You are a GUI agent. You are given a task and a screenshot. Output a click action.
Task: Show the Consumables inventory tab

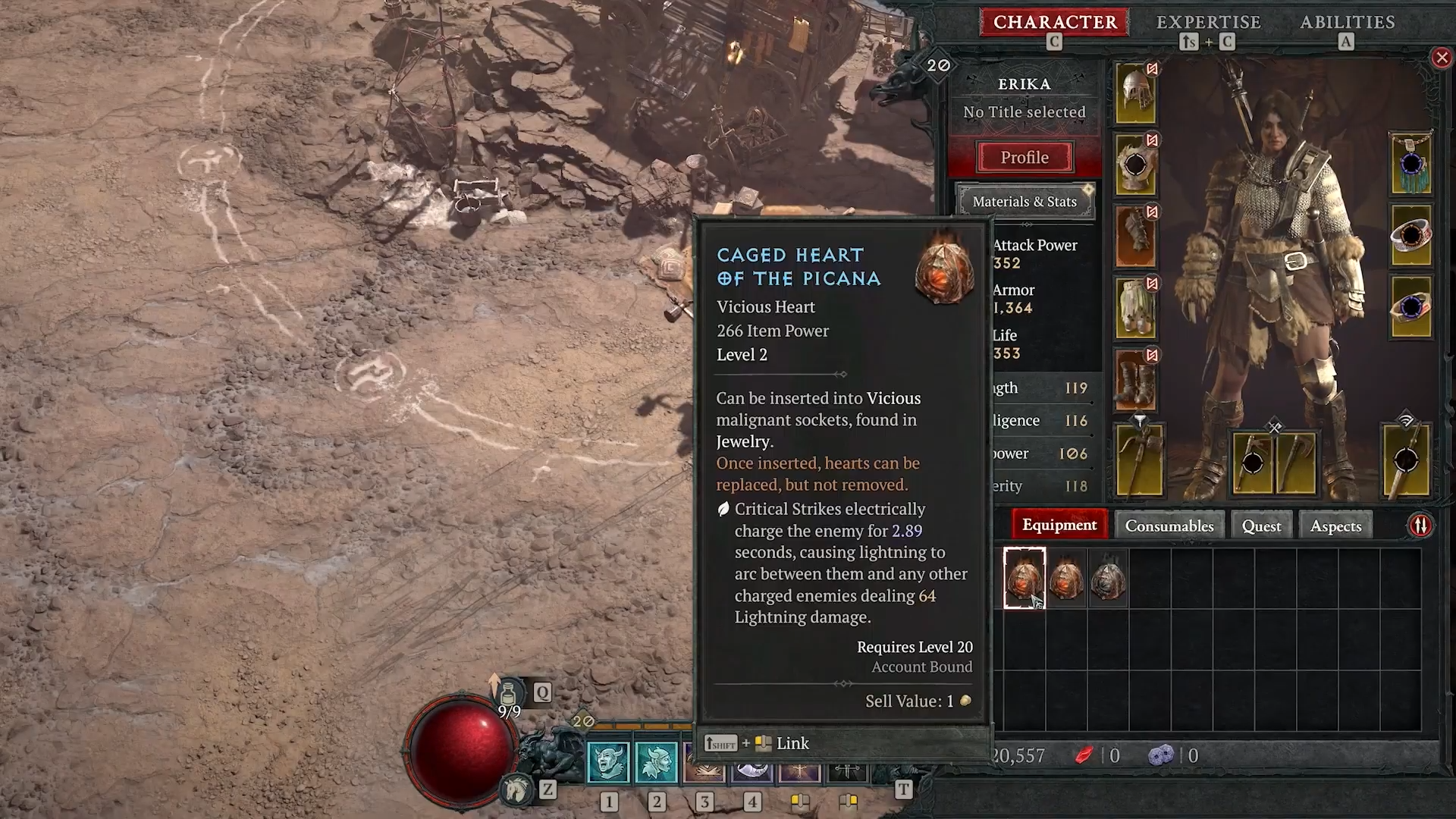click(x=1169, y=526)
